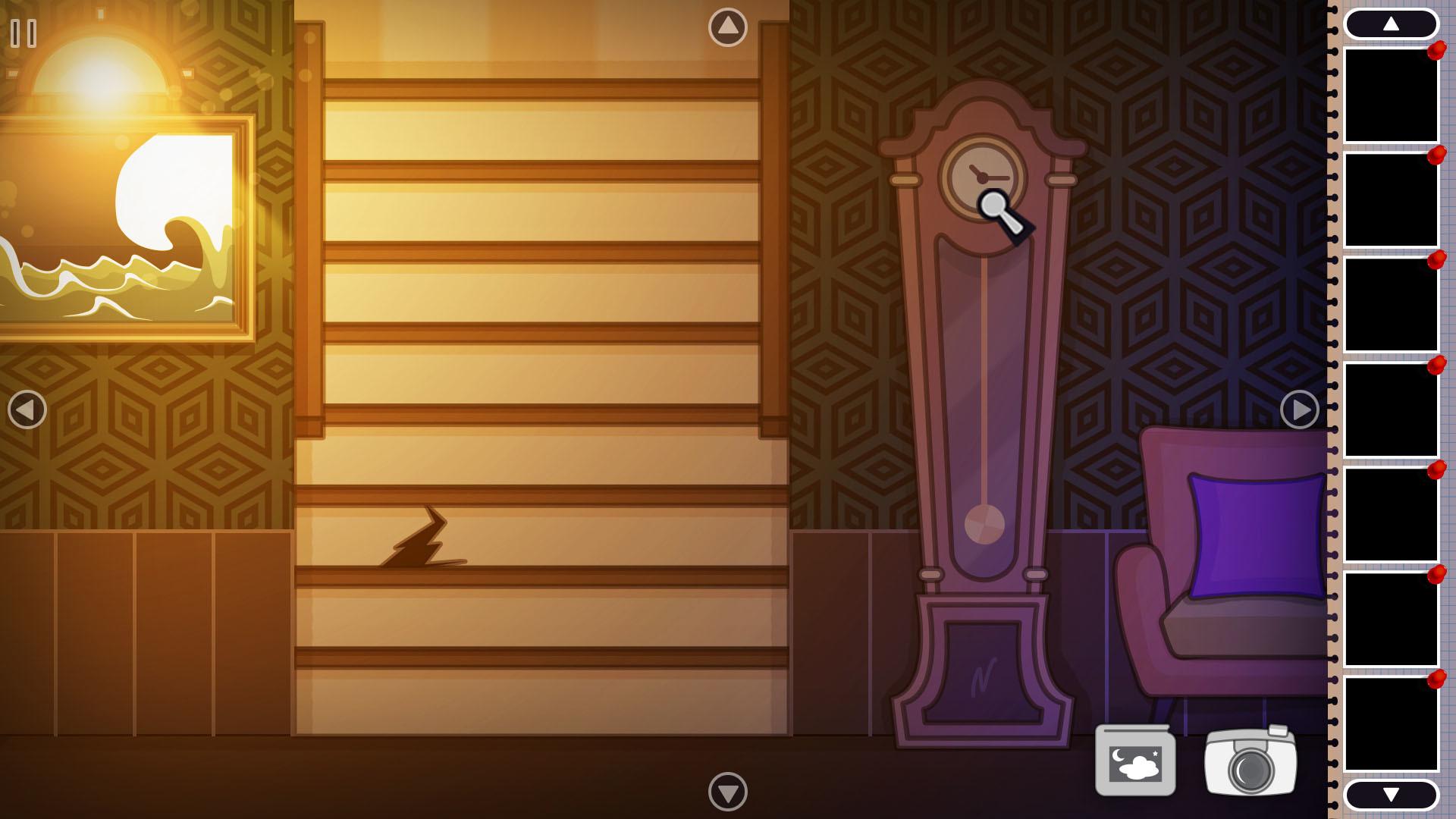The width and height of the screenshot is (1456, 819).
Task: Click the pause icon in top-left corner
Action: [23, 32]
